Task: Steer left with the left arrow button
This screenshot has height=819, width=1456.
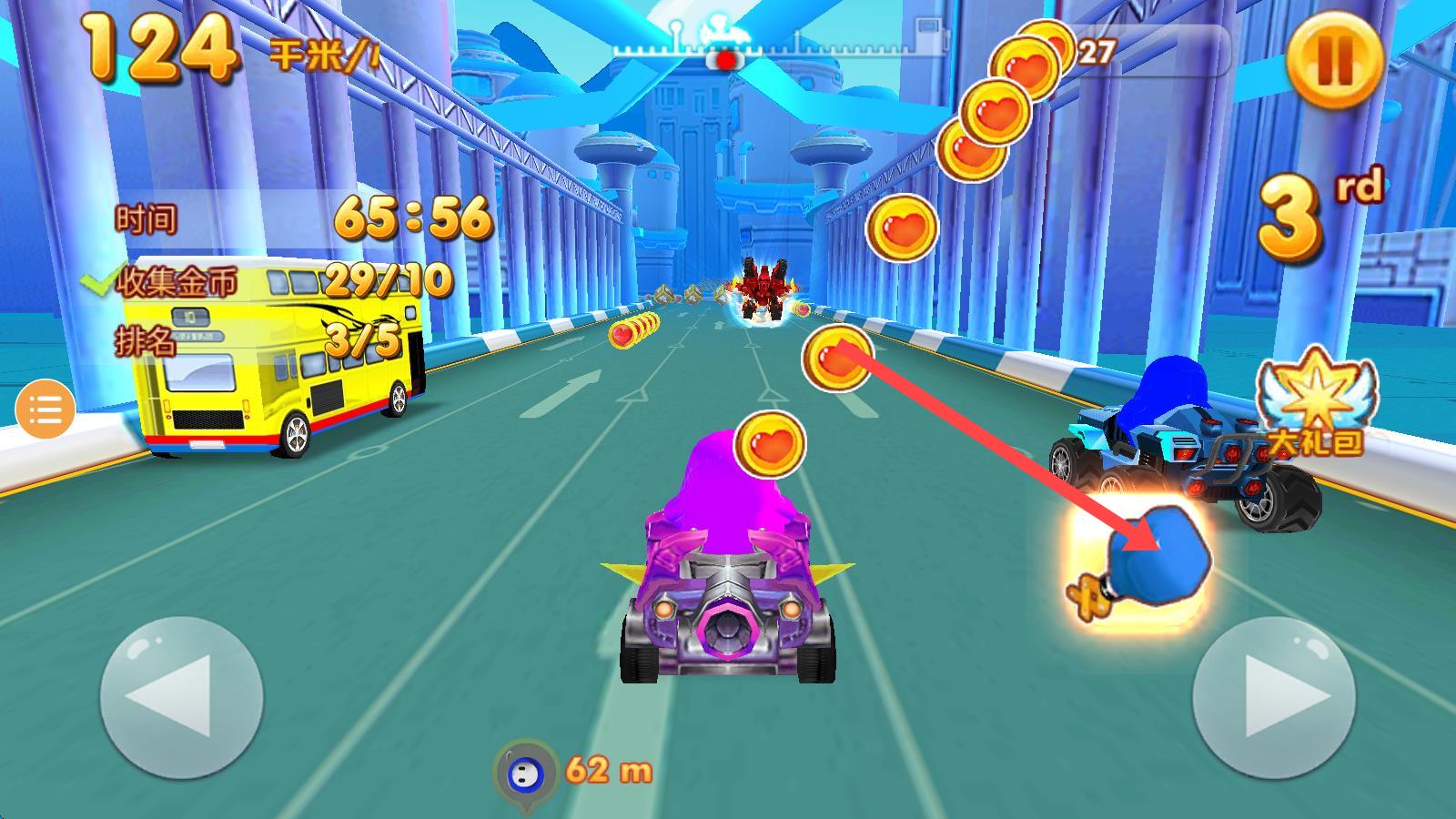Action: pyautogui.click(x=181, y=697)
